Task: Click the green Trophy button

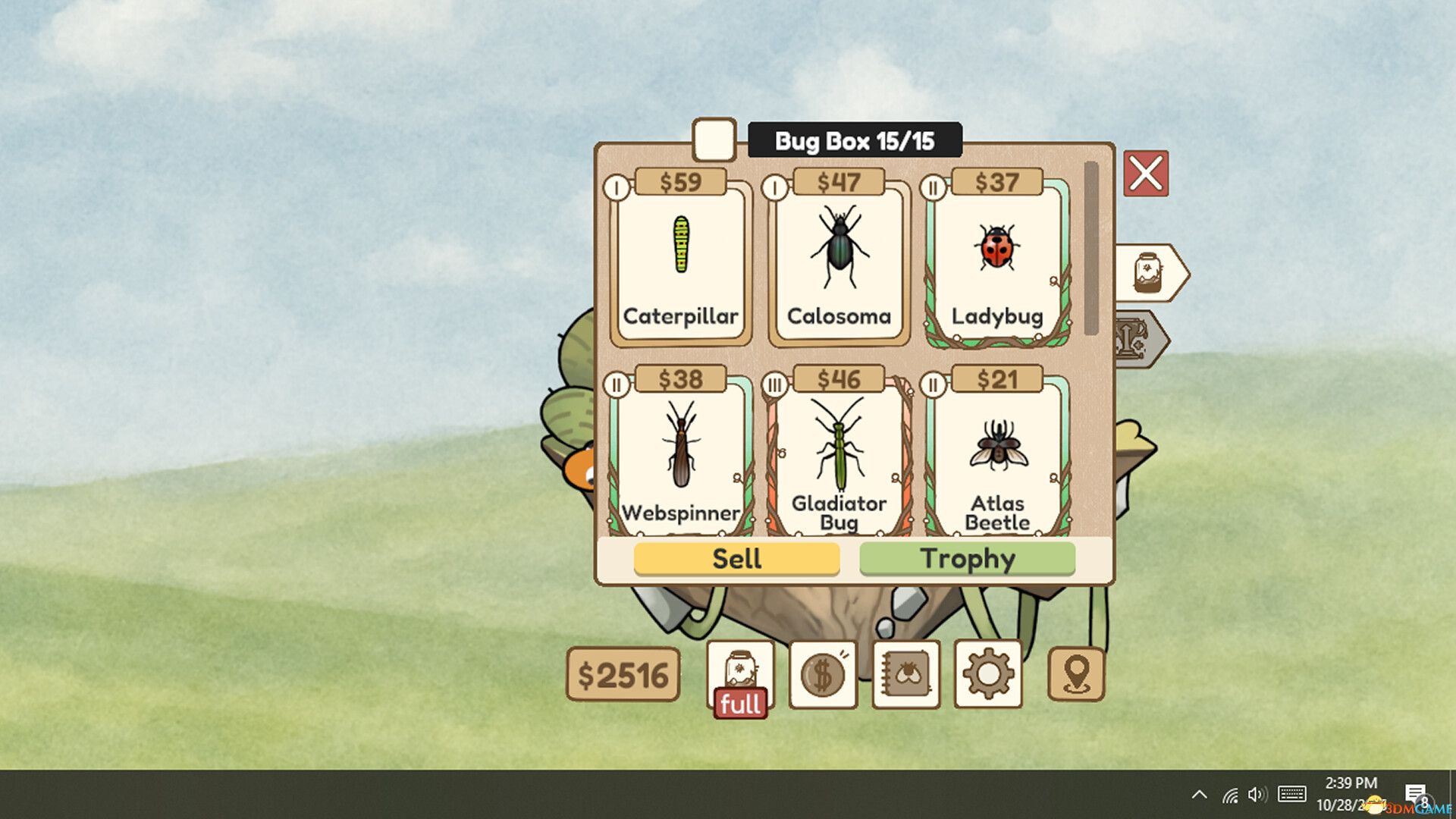Action: tap(967, 559)
